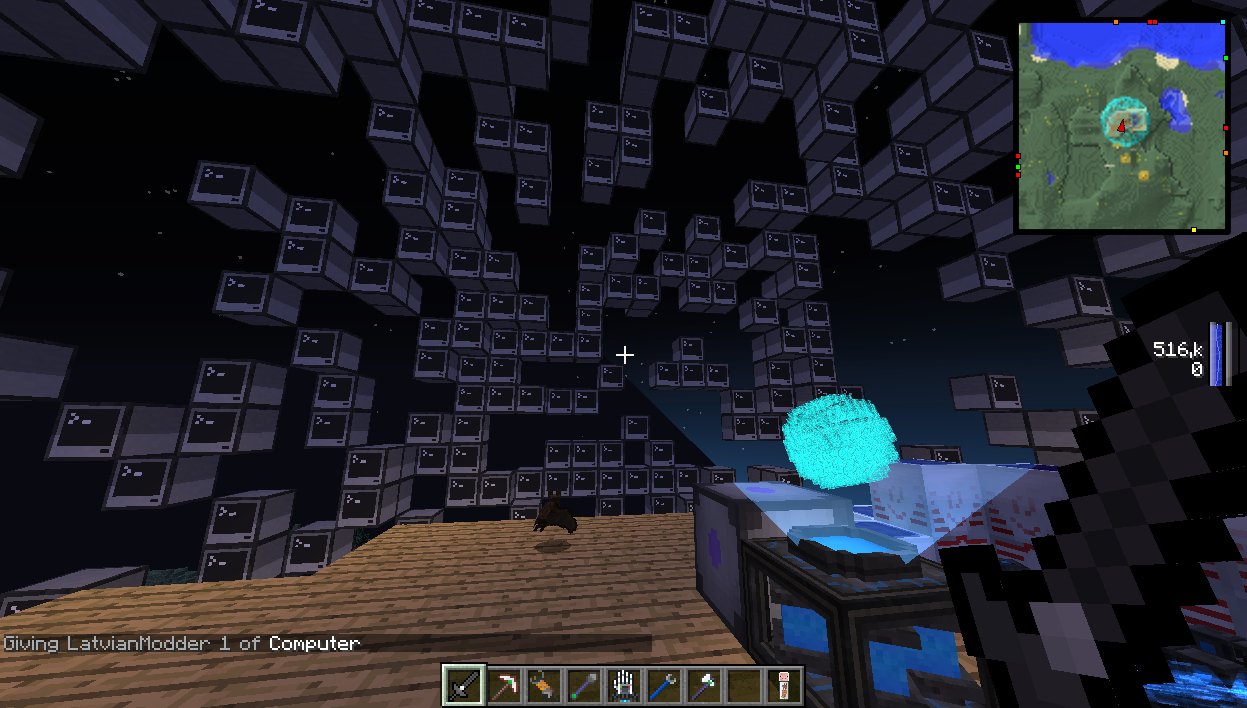This screenshot has height=708, width=1247.
Task: Select the black sword hotbar slot
Action: click(x=465, y=685)
